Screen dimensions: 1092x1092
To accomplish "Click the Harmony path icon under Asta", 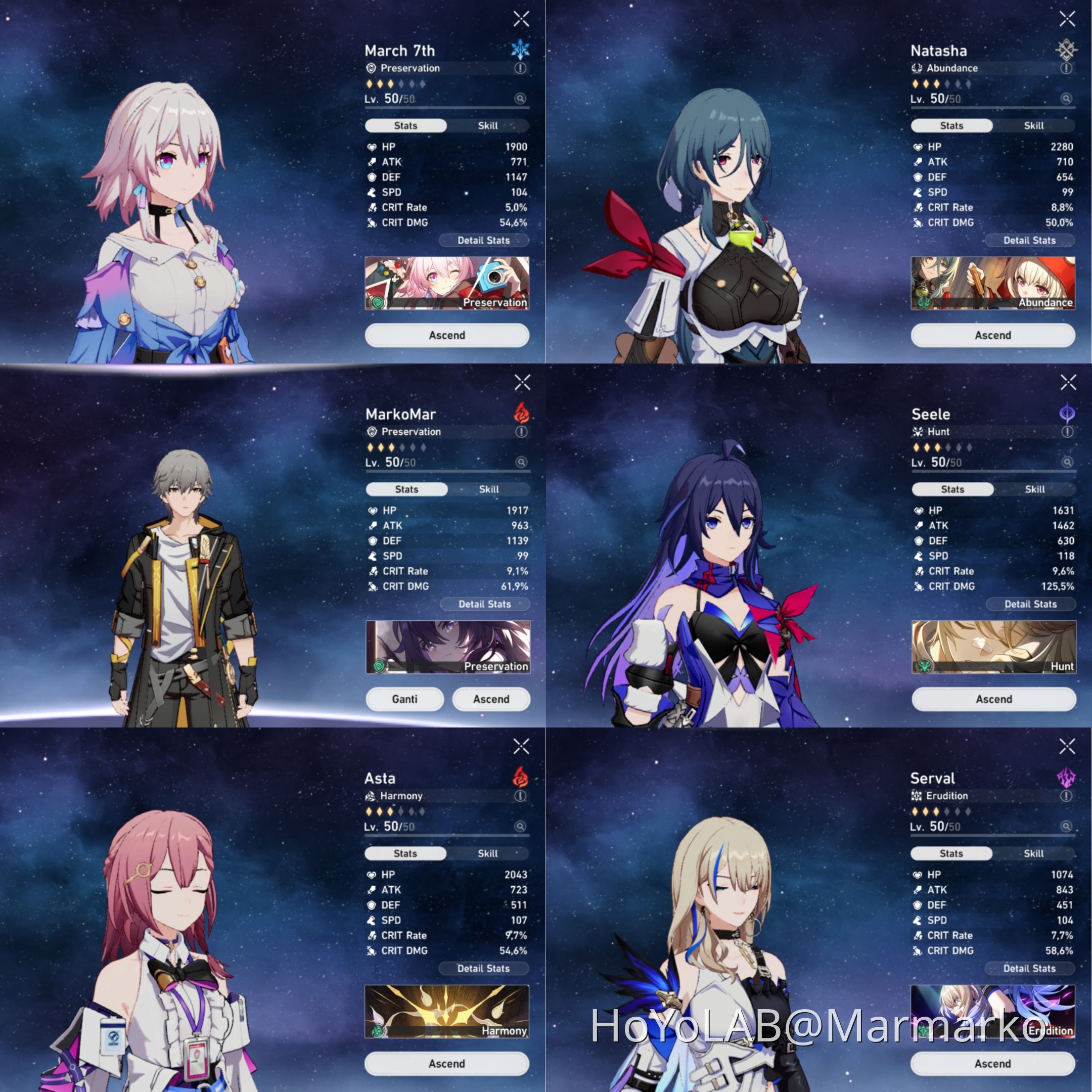I will [x=371, y=796].
